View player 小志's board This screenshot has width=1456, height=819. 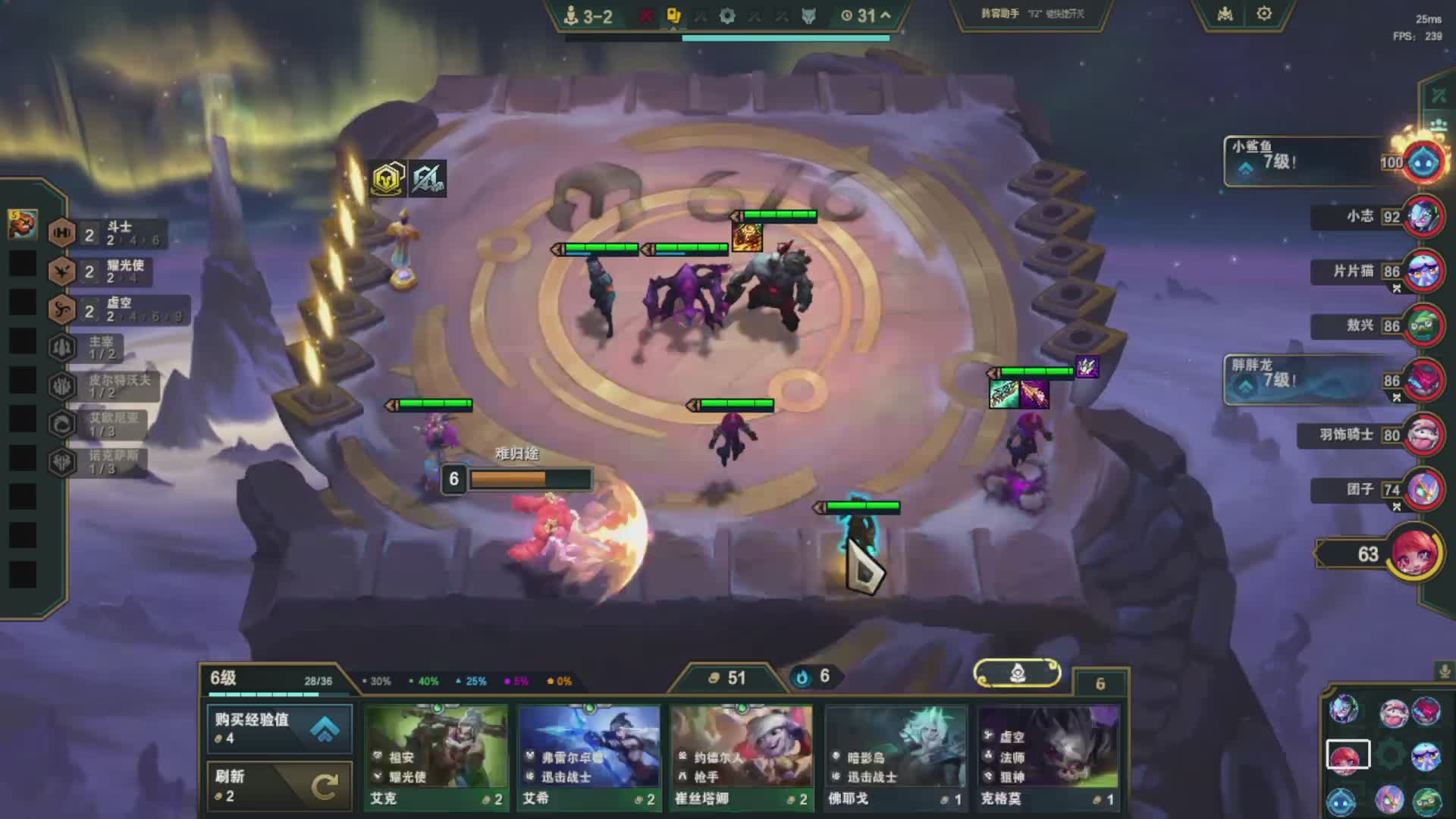pyautogui.click(x=1423, y=217)
